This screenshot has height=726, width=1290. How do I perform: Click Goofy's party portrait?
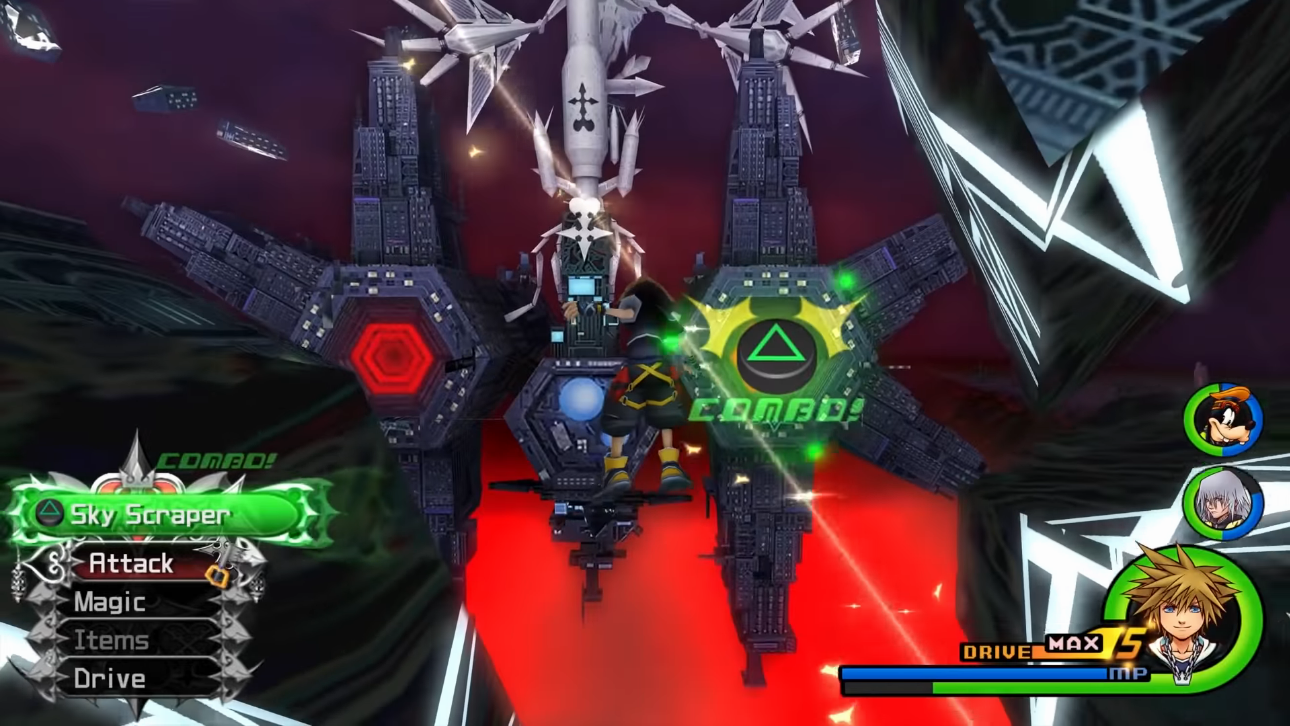click(x=1223, y=420)
